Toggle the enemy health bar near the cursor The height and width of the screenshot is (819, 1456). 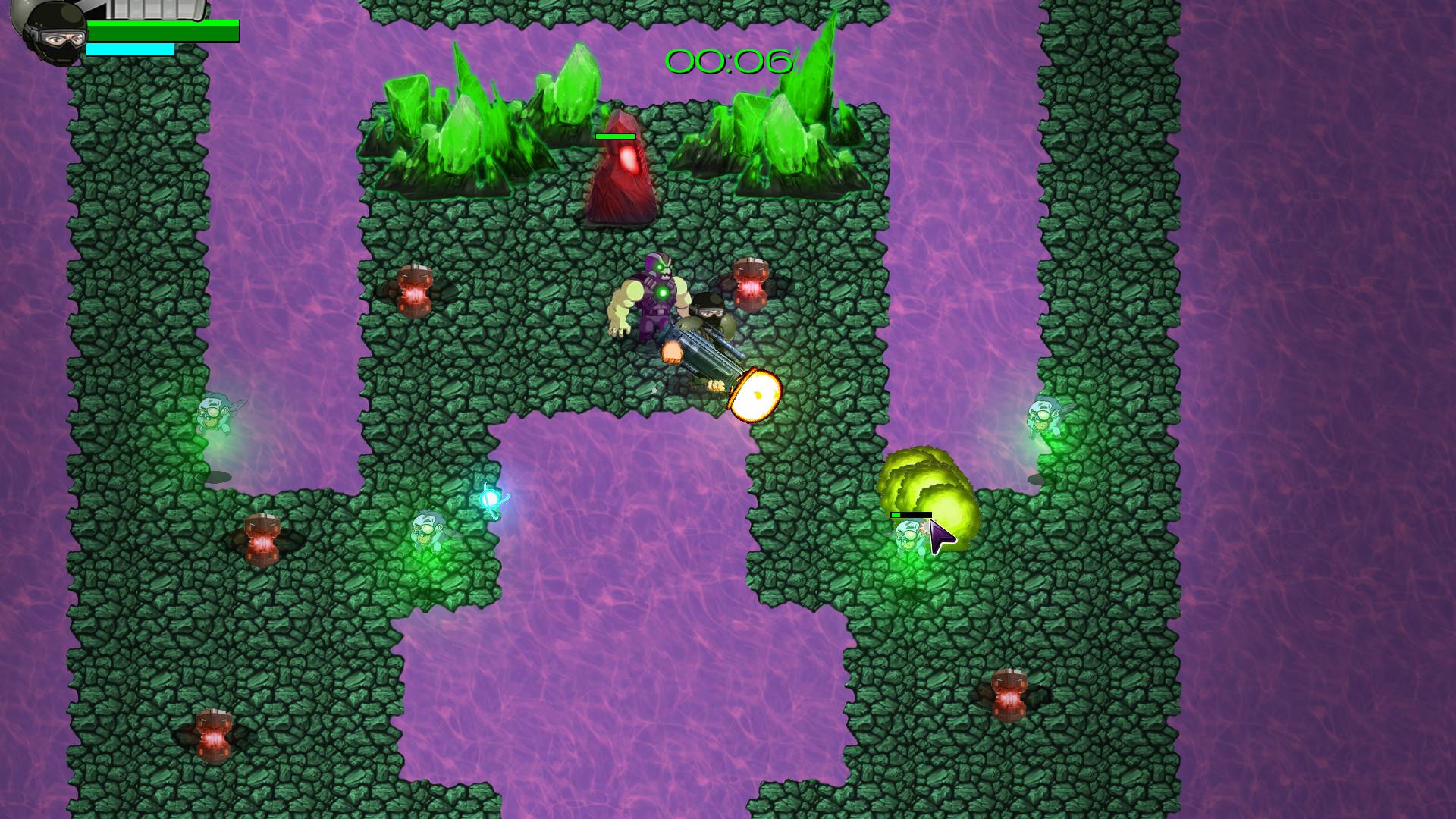pos(910,515)
